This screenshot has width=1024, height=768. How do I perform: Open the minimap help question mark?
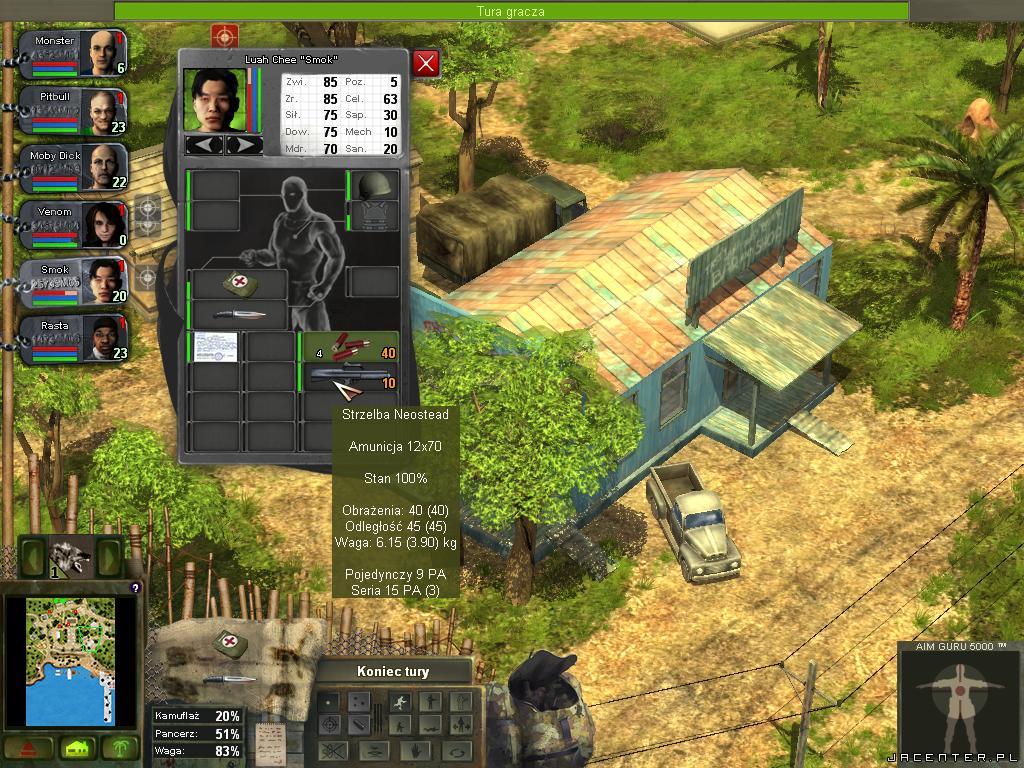click(x=135, y=588)
